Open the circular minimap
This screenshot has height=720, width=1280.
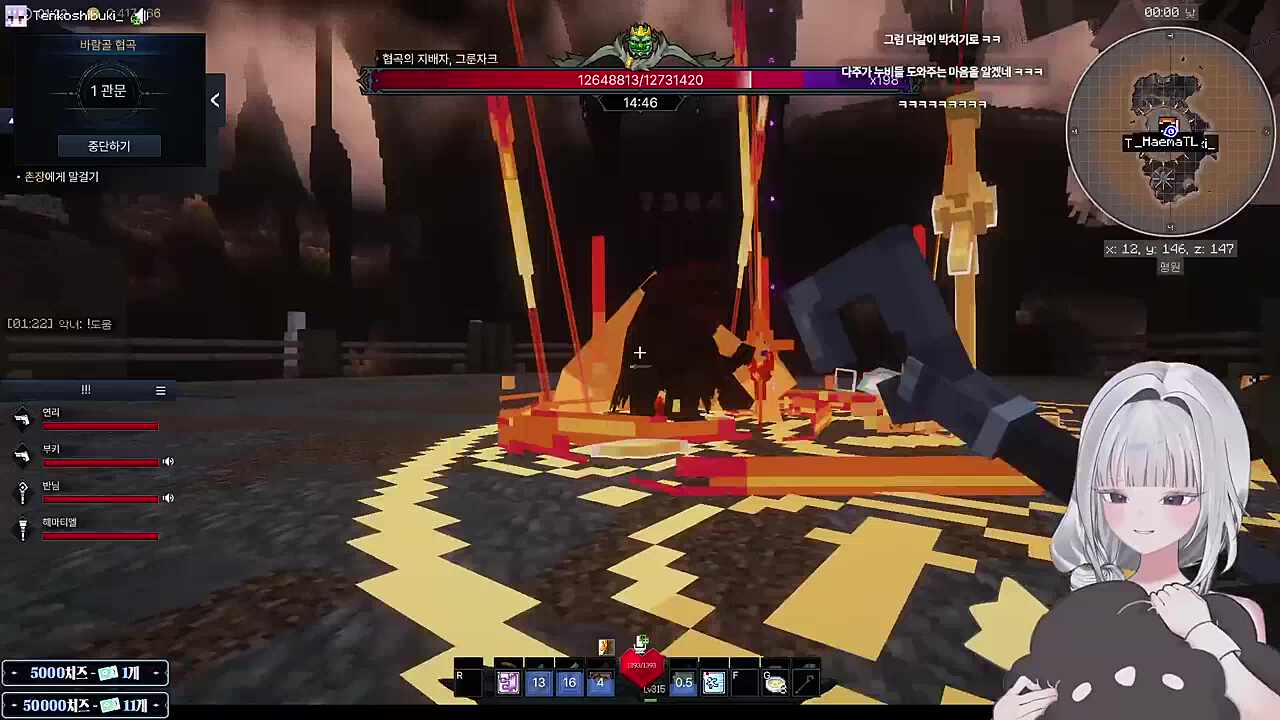1170,132
